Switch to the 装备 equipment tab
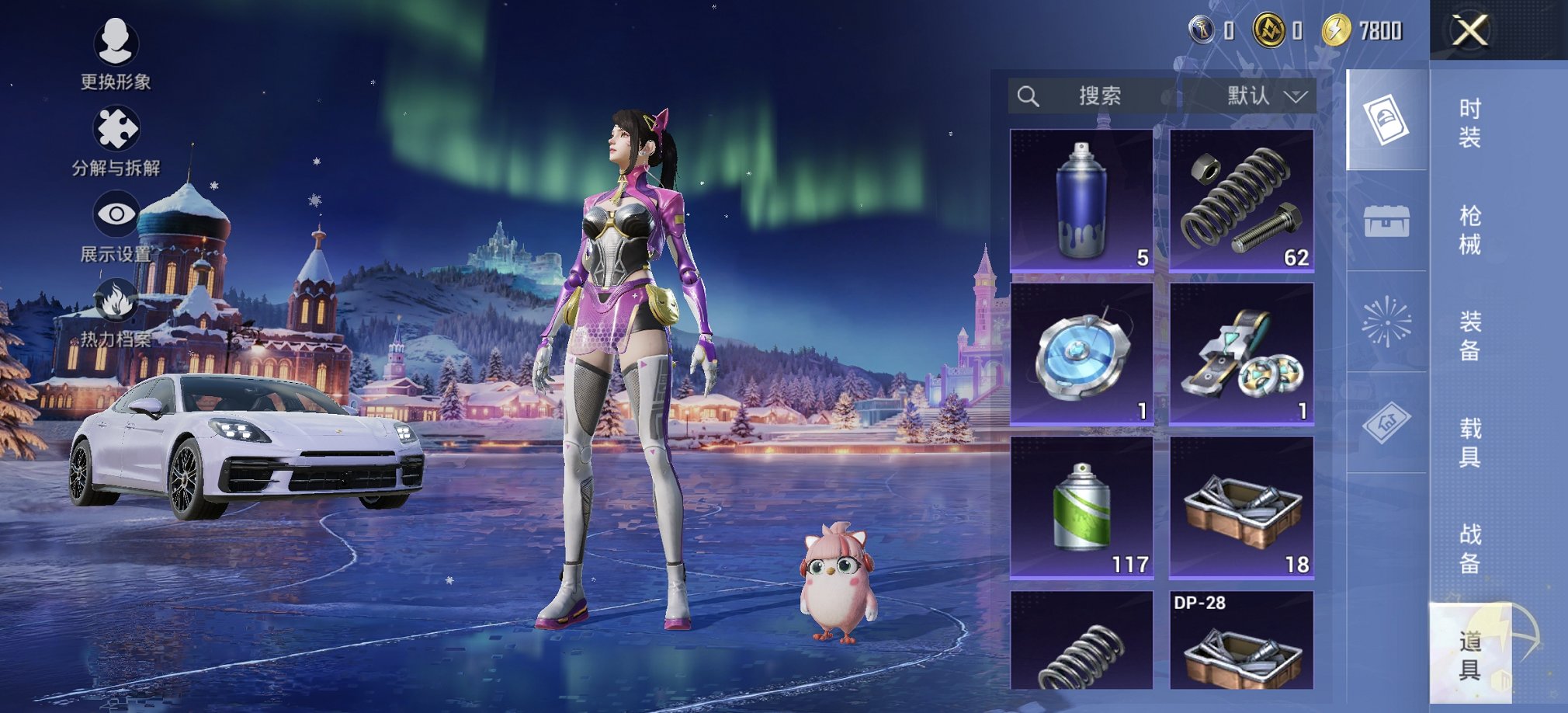 pyautogui.click(x=1469, y=336)
